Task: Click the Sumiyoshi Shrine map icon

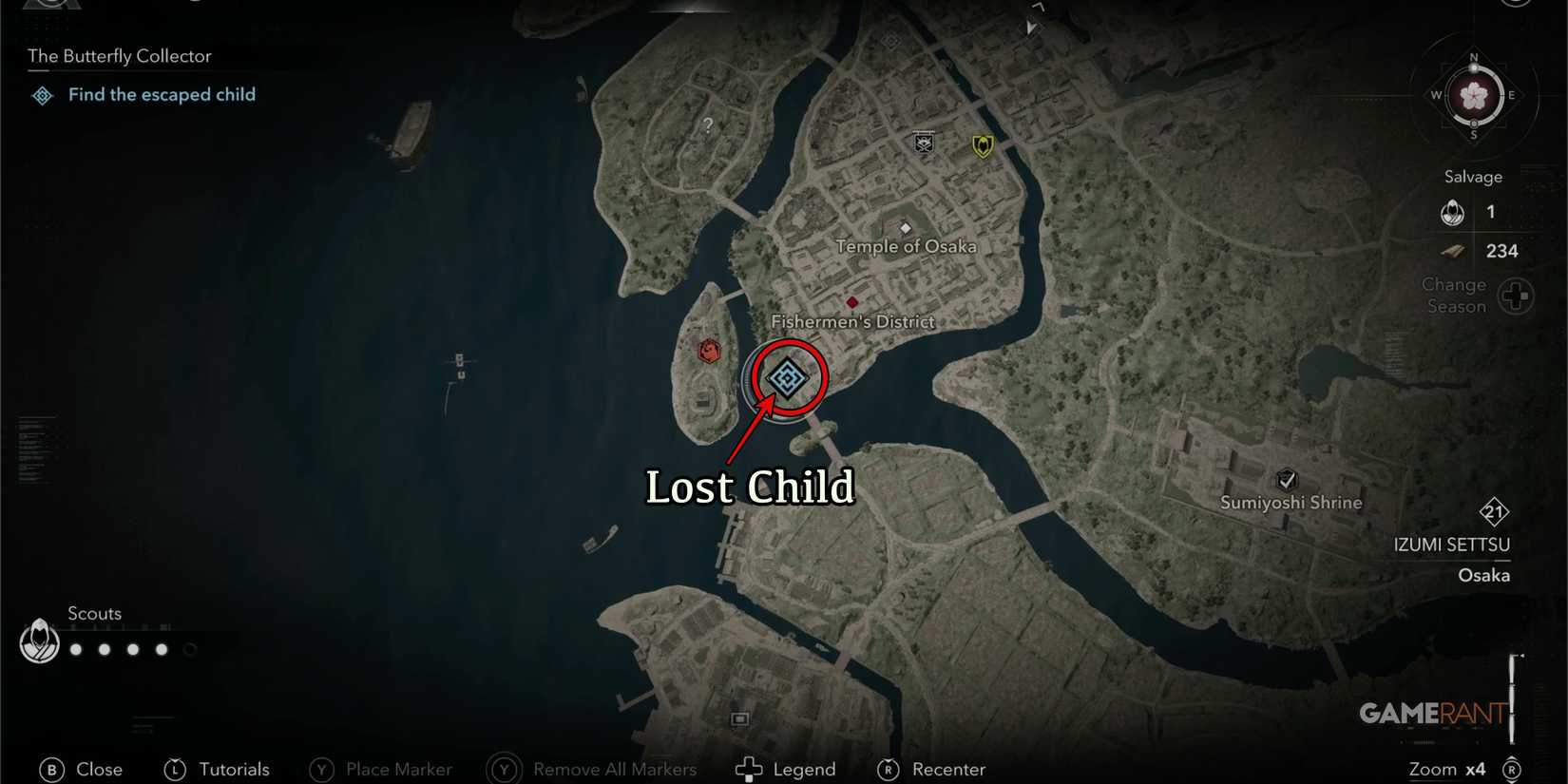Action: 1288,480
